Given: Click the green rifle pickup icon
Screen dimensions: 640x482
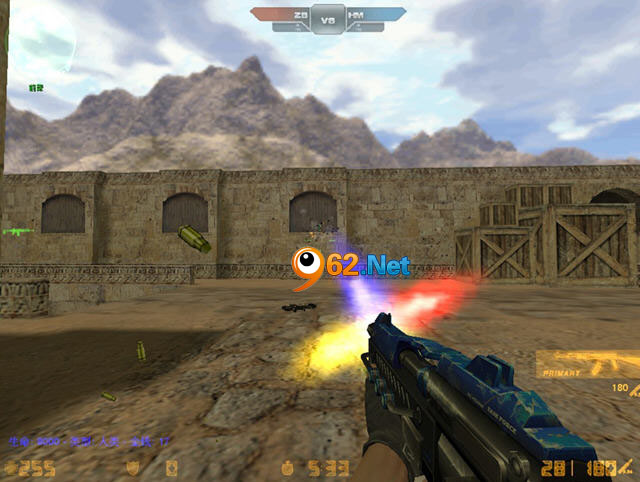Looking at the screenshot, I should [18, 231].
